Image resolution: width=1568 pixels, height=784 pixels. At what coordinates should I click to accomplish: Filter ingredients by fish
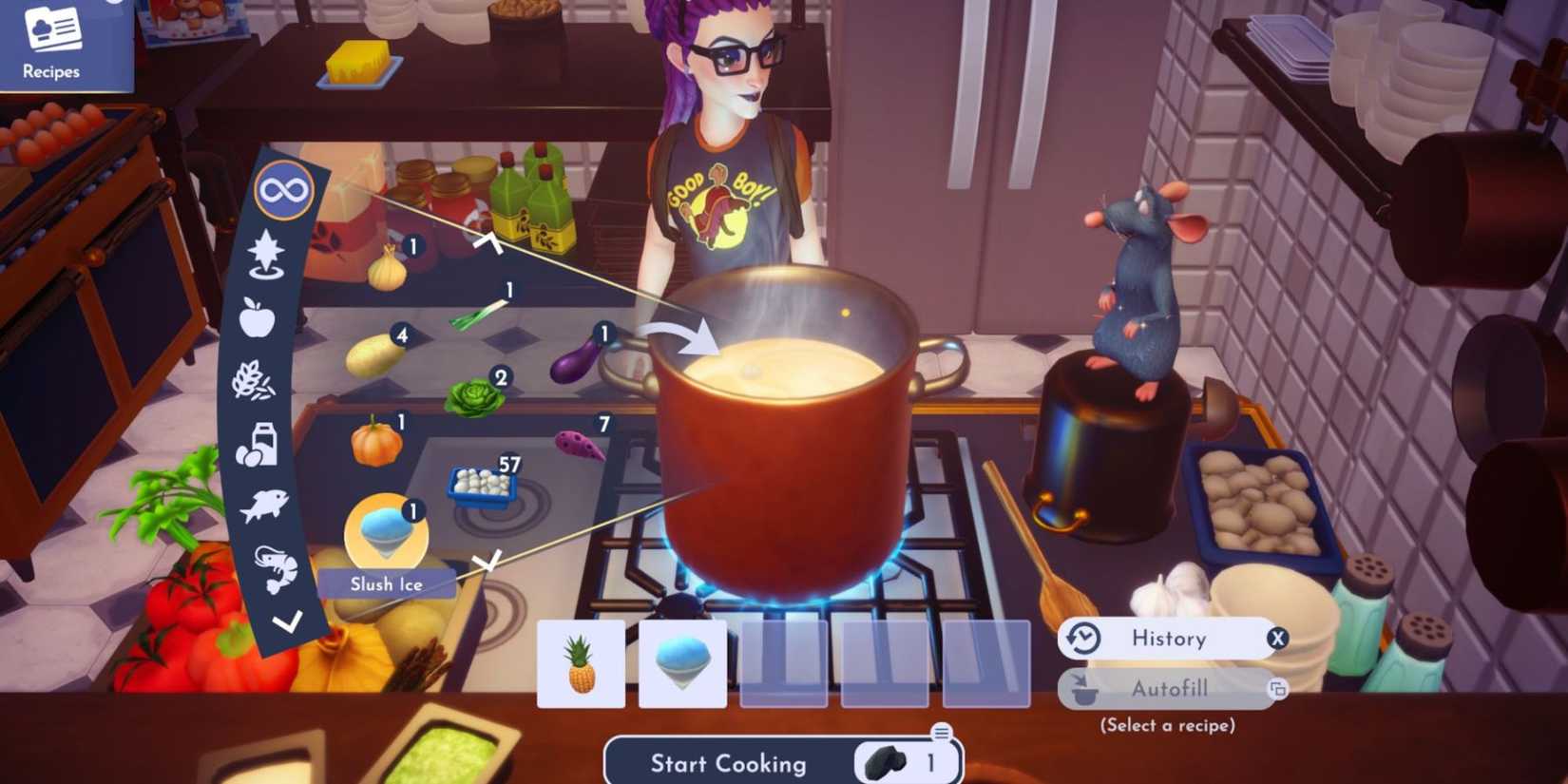coord(264,504)
